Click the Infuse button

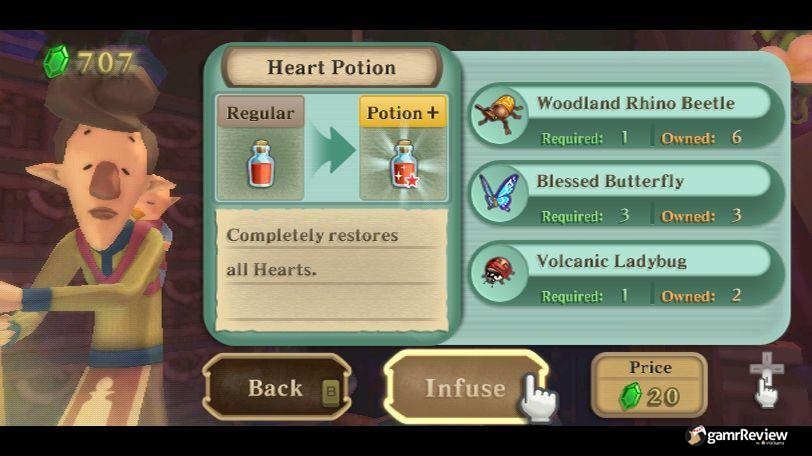pos(465,388)
